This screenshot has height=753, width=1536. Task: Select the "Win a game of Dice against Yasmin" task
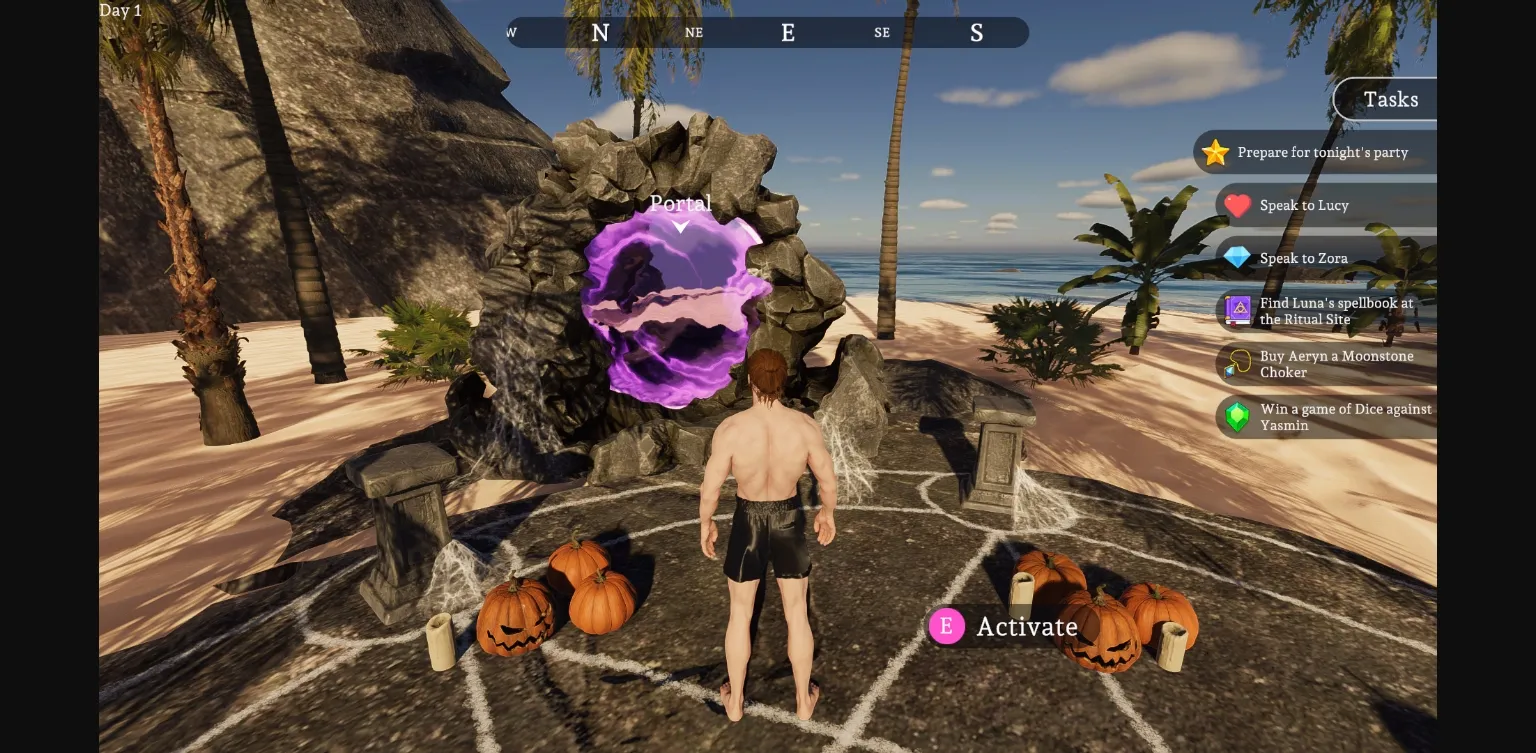1345,417
